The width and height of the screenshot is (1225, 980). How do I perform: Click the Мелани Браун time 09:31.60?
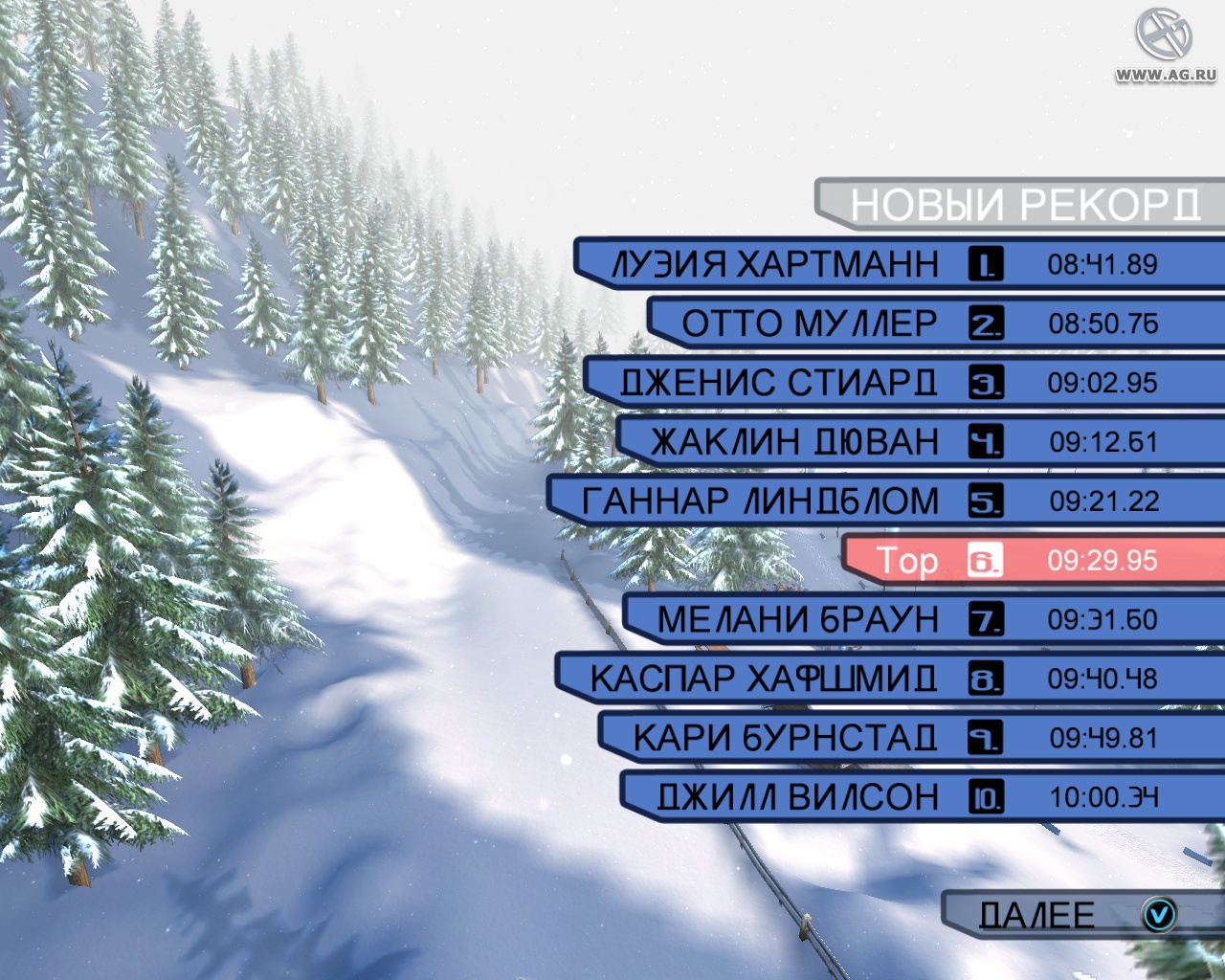[1101, 620]
